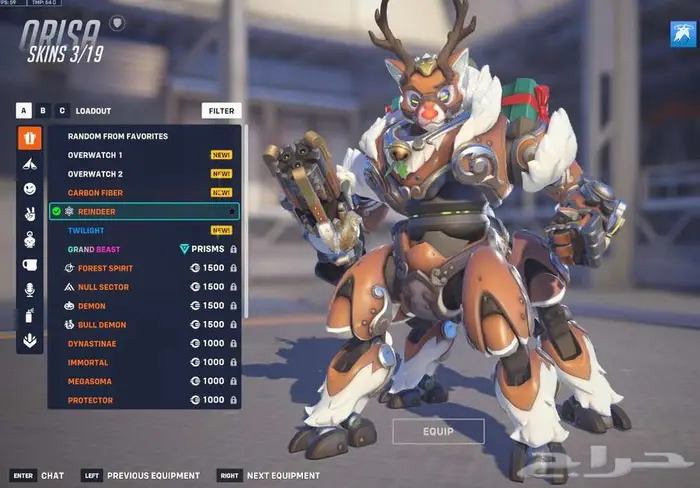The width and height of the screenshot is (700, 488).
Task: Open the voice lines microphone category
Action: [30, 290]
